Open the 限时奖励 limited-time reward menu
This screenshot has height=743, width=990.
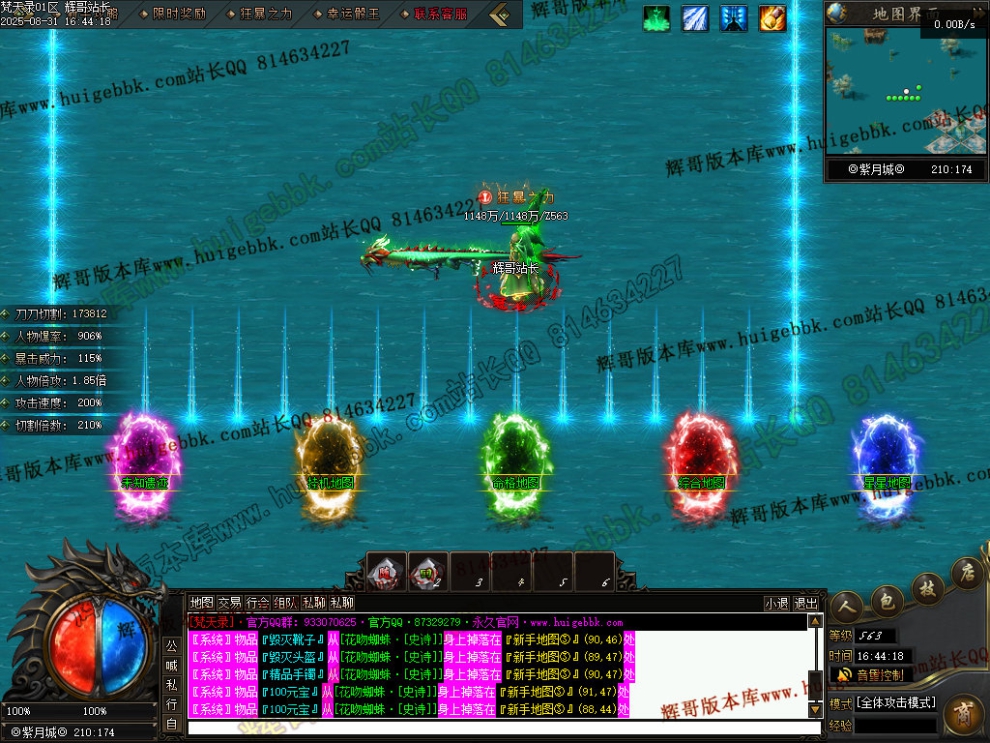point(180,13)
